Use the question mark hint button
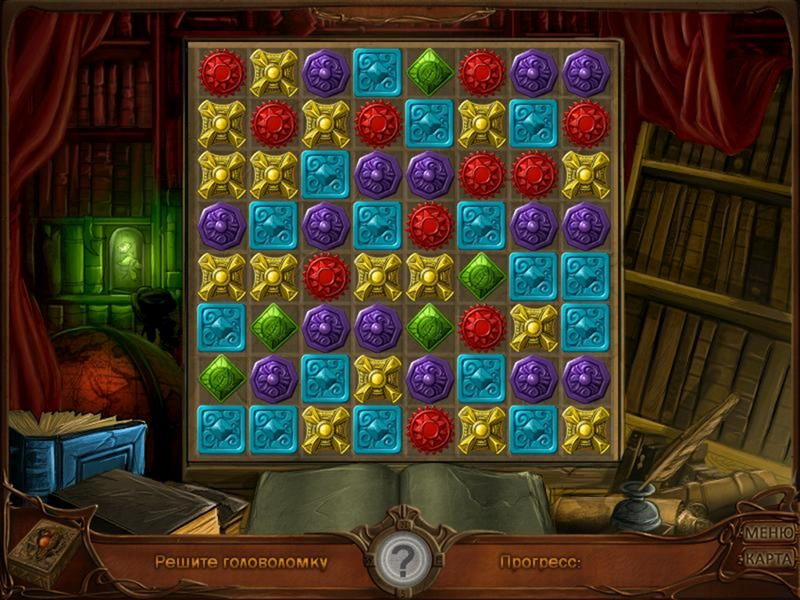Screen dimensions: 800x600 [x=400, y=562]
